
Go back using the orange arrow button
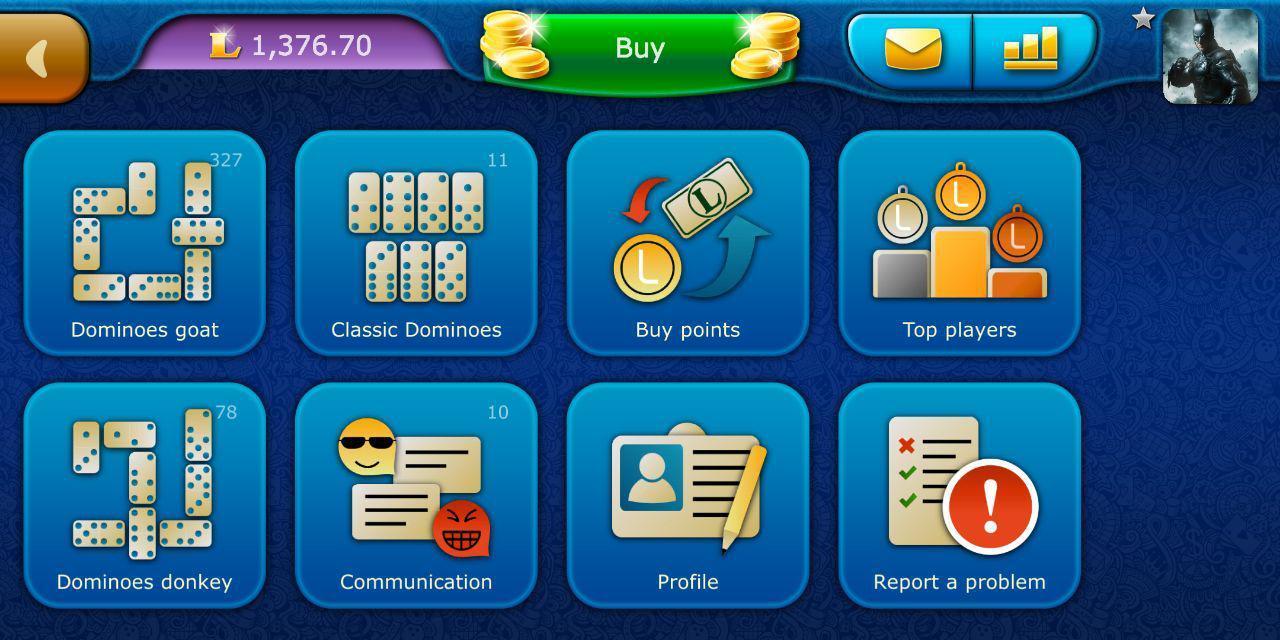coord(40,58)
